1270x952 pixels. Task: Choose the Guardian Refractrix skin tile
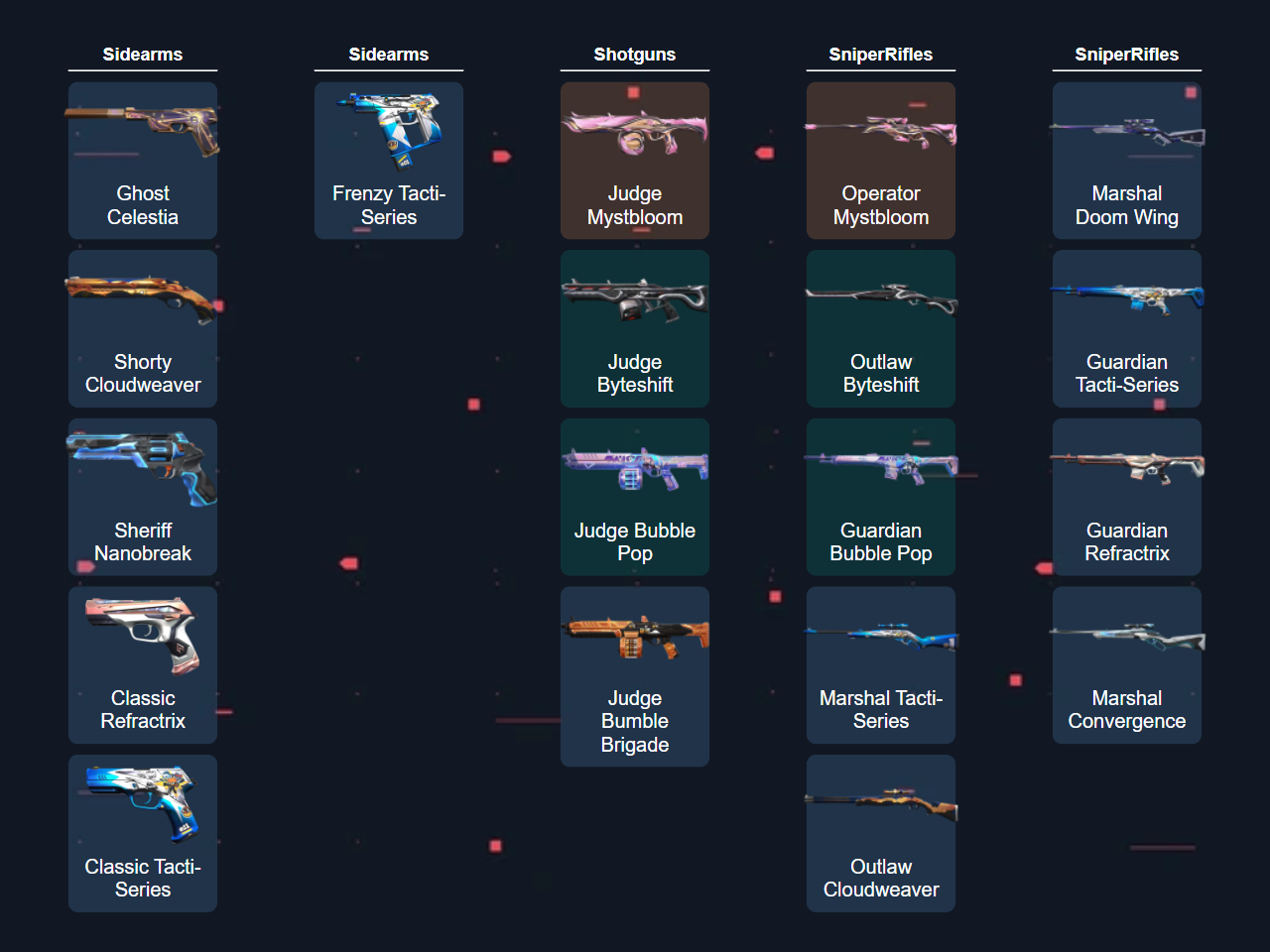click(x=1127, y=497)
